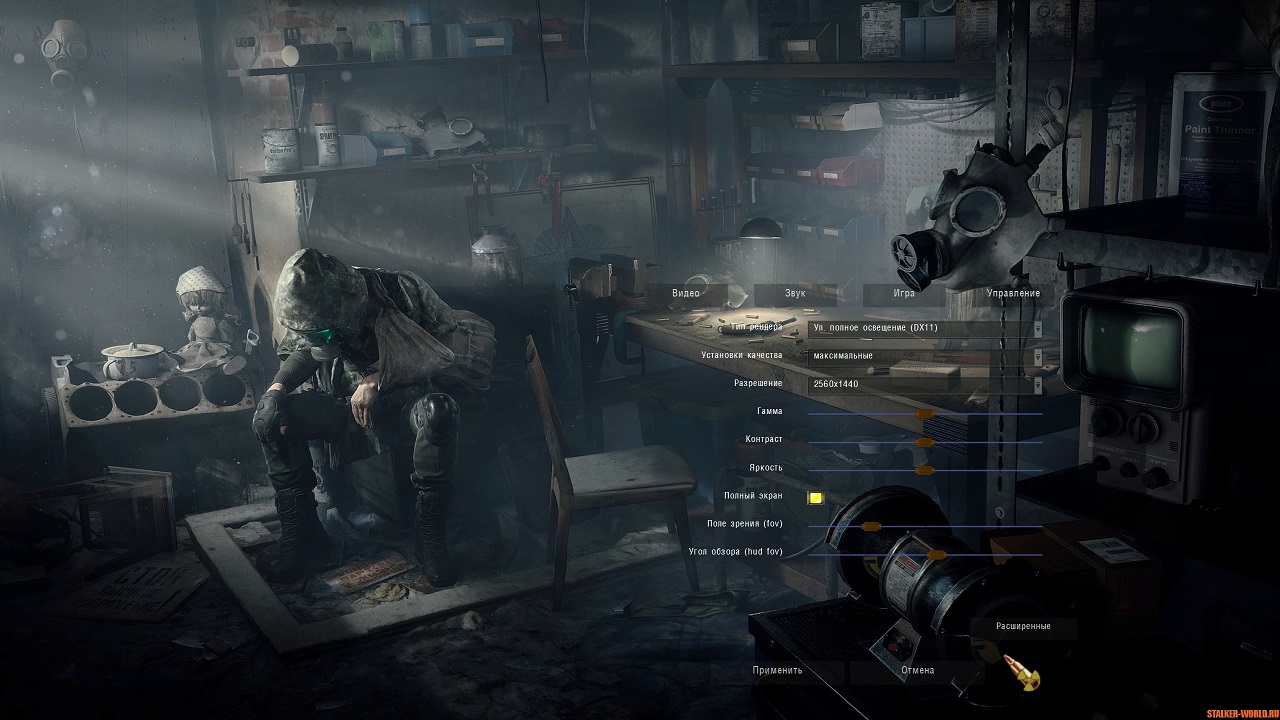The image size is (1280, 720).
Task: Open the Звук settings tab
Action: tap(795, 293)
